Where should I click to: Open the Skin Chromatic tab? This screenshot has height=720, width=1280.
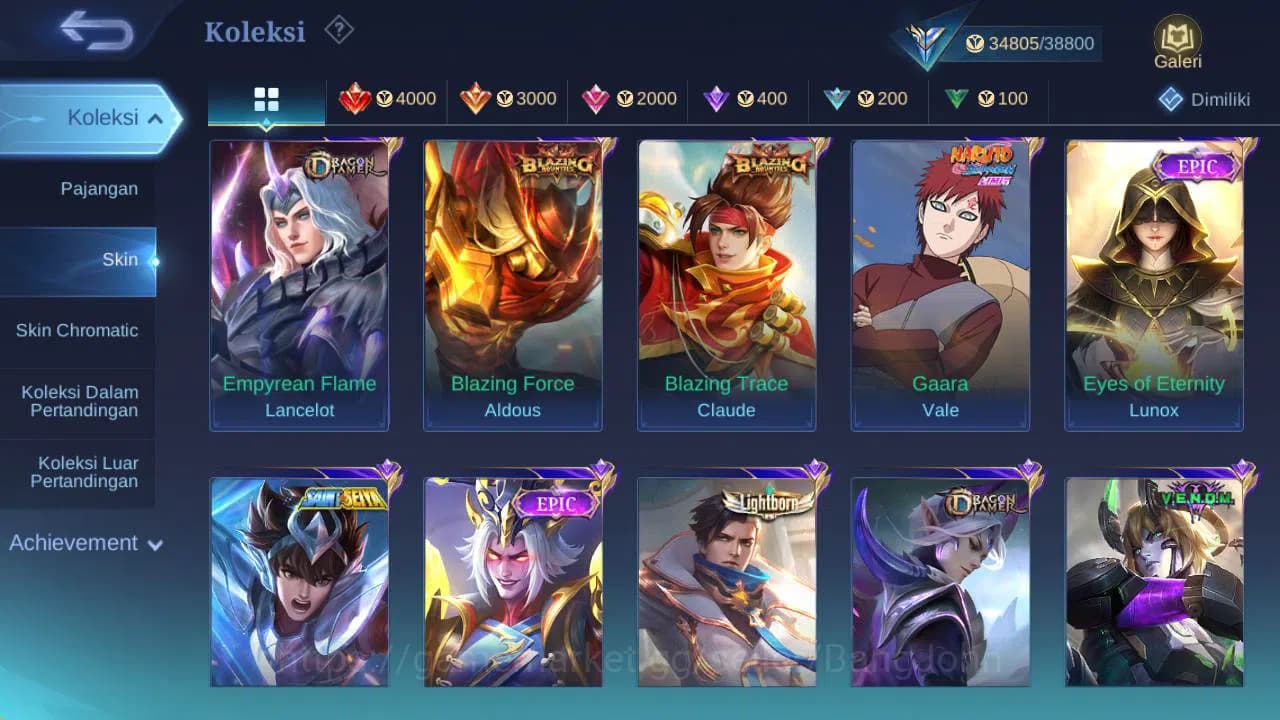pyautogui.click(x=78, y=330)
